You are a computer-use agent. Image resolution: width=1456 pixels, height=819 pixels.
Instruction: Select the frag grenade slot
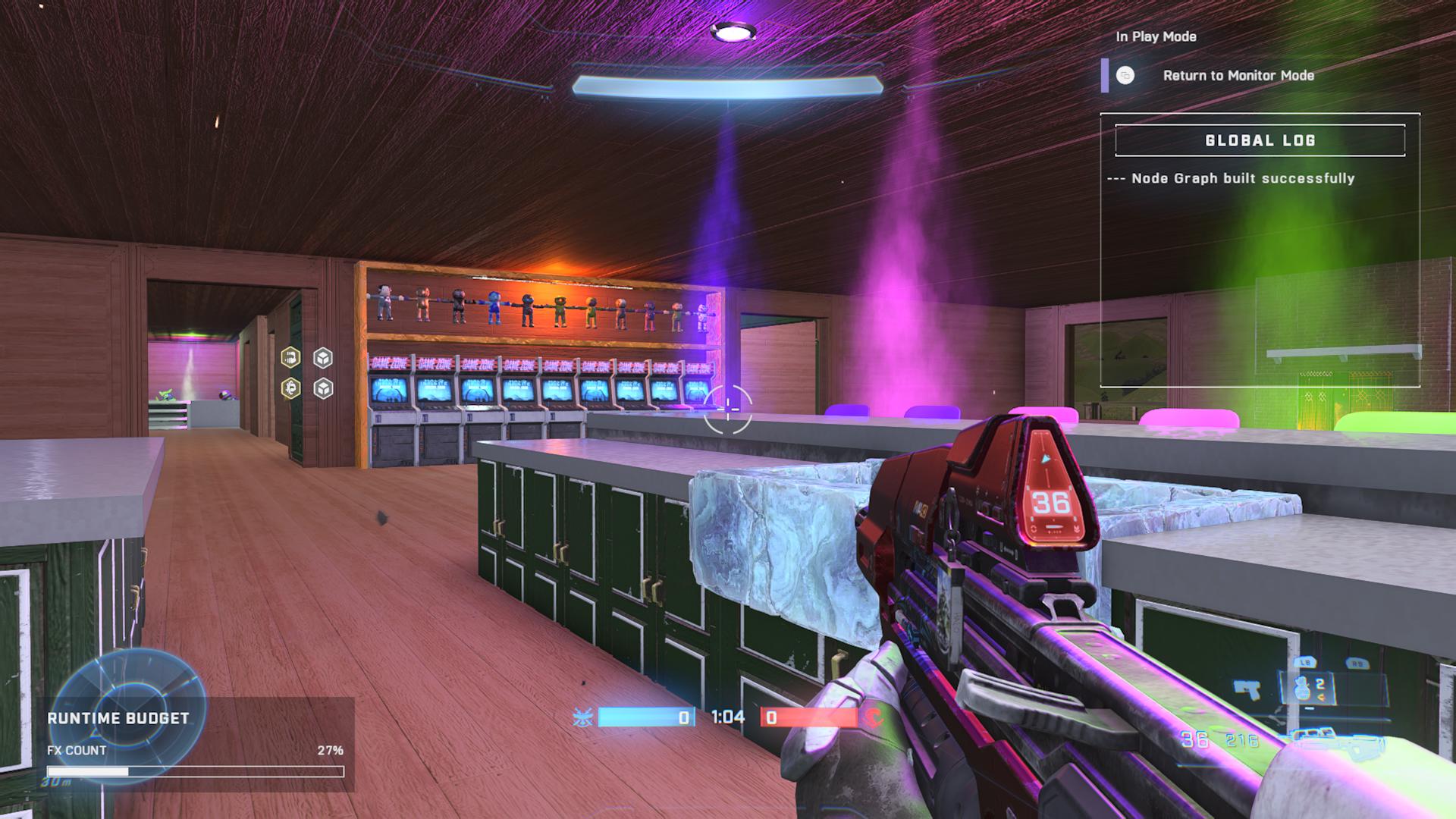(1305, 689)
